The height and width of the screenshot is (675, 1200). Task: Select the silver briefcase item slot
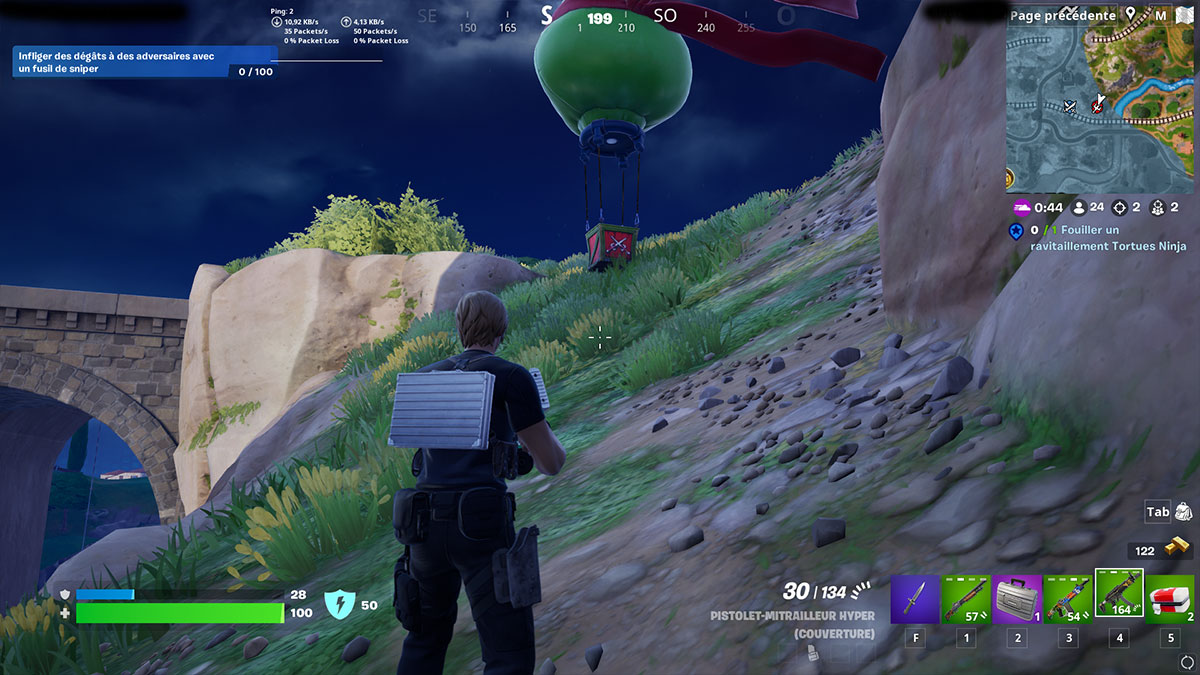(x=1017, y=599)
